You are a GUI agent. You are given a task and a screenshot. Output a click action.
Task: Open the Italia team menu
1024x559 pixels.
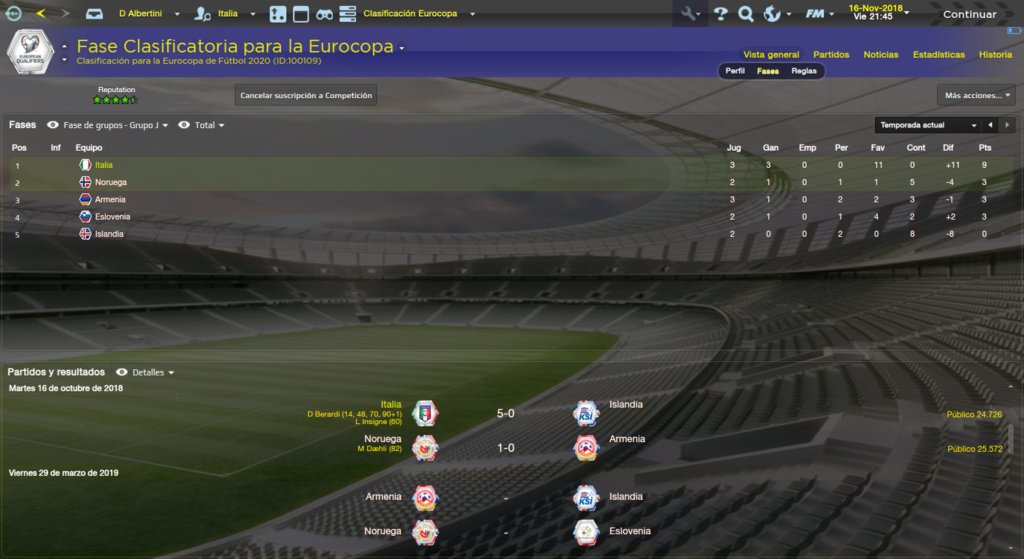tap(237, 15)
